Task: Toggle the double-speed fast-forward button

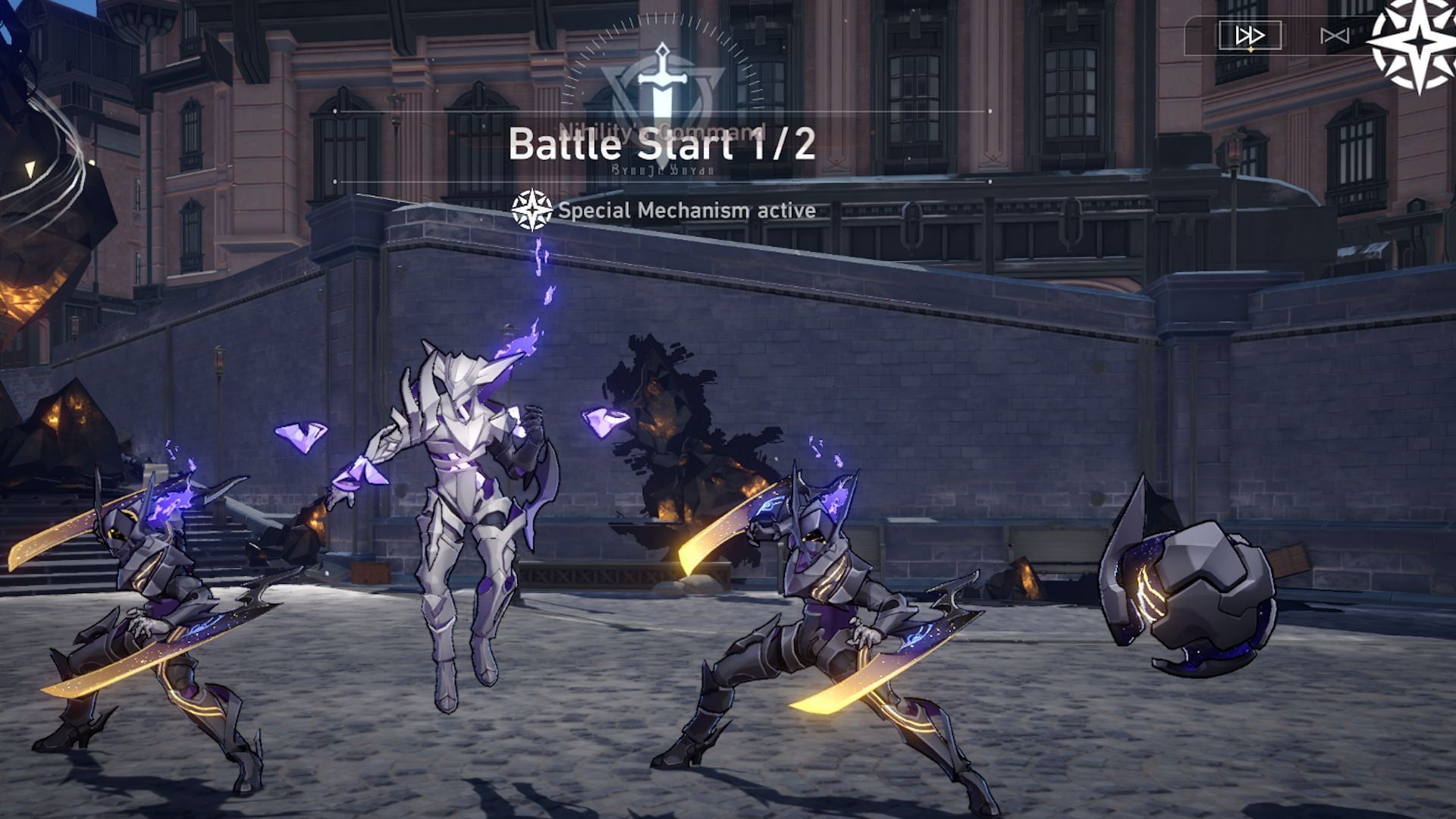Action: pos(1249,36)
